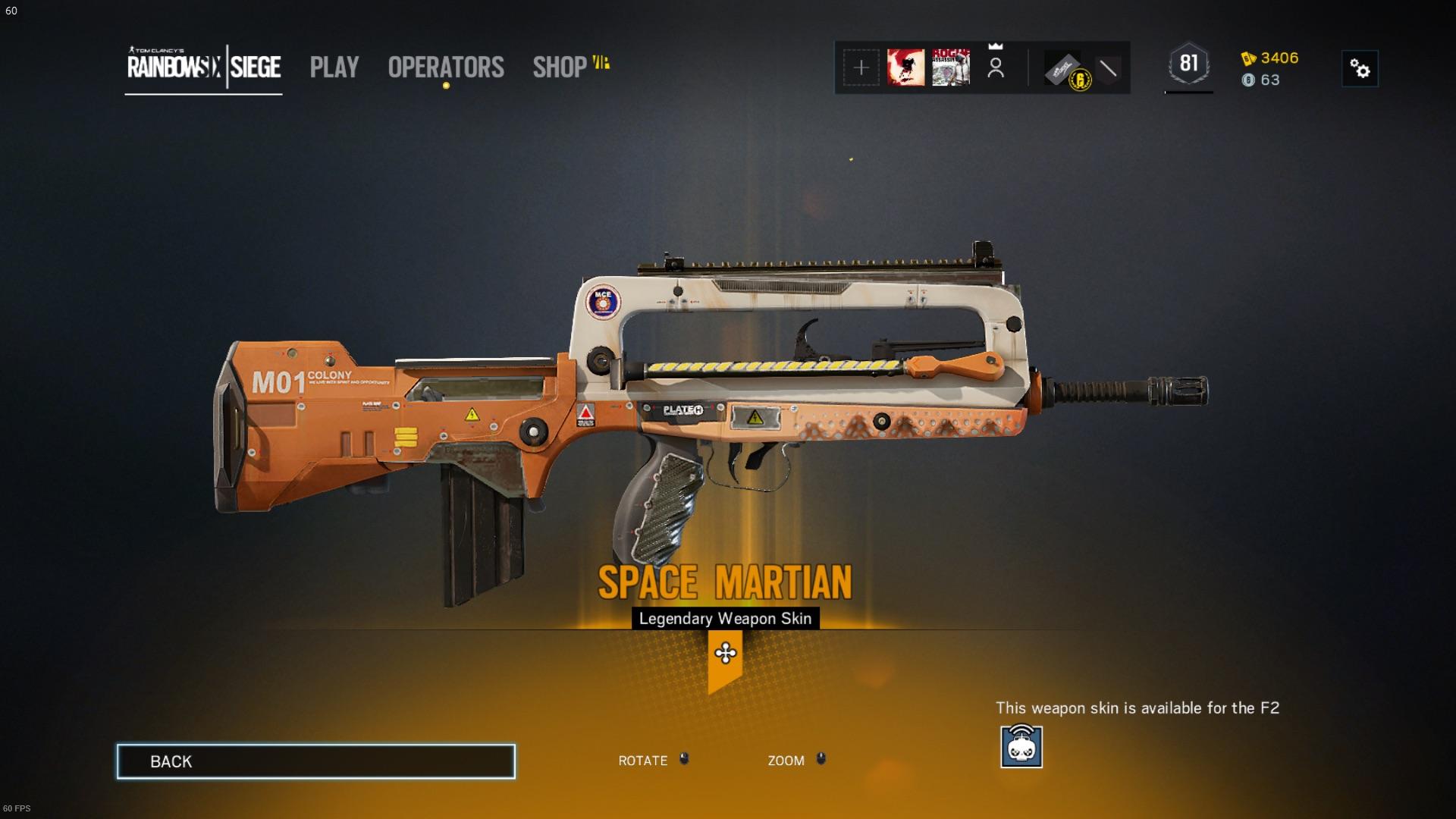Open the SHOP notification chevron
The width and height of the screenshot is (1456, 819).
599,63
